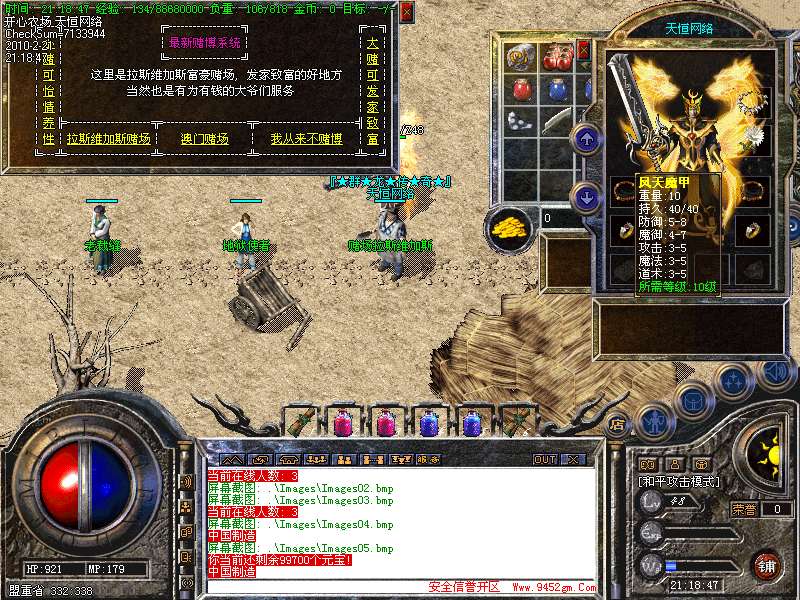The image size is (800, 600).
Task: Toggle the 和平攻击模式 attack mode label
Action: click(x=680, y=482)
